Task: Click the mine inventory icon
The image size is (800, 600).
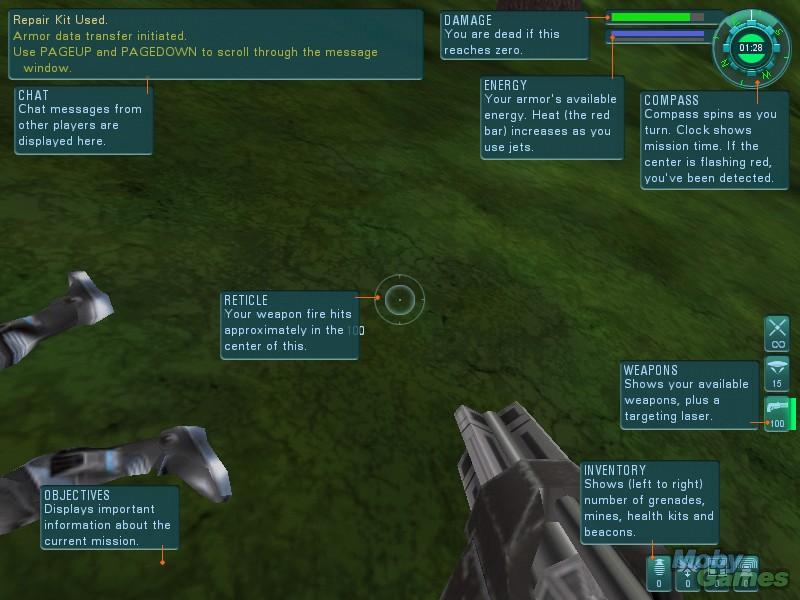Action: [x=687, y=574]
